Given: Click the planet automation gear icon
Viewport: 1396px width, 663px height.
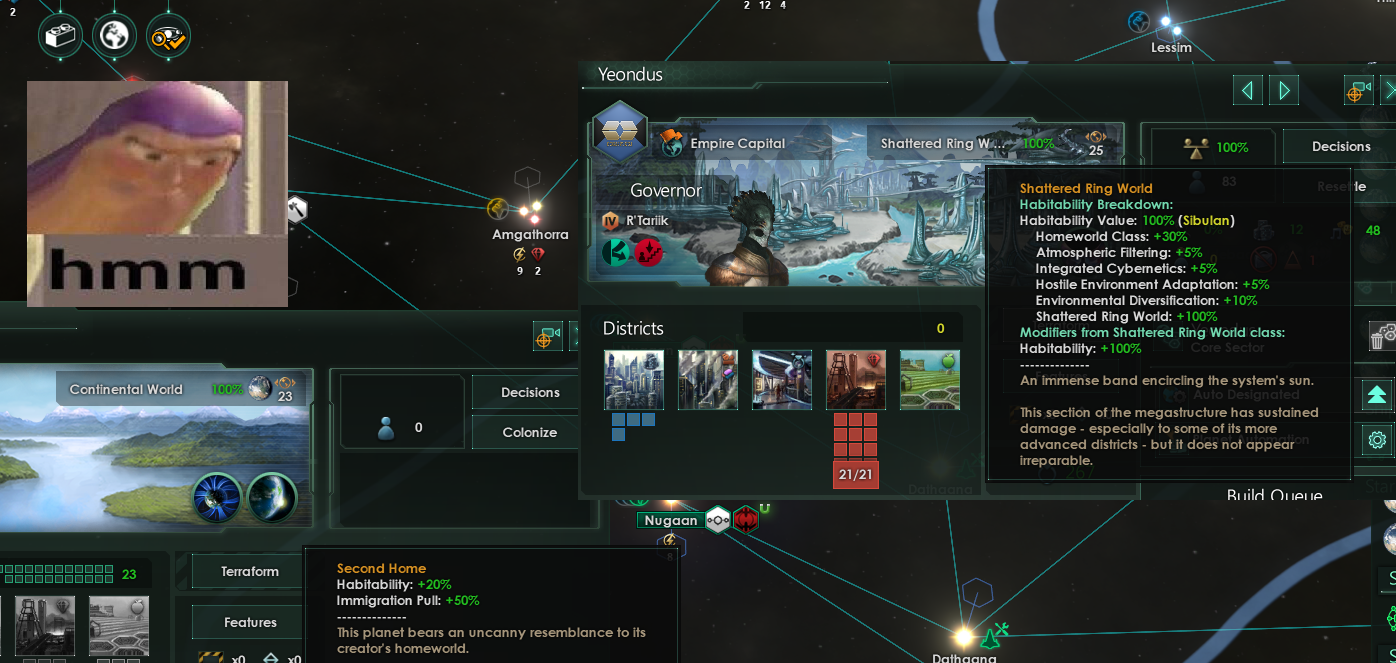Looking at the screenshot, I should pos(1377,439).
